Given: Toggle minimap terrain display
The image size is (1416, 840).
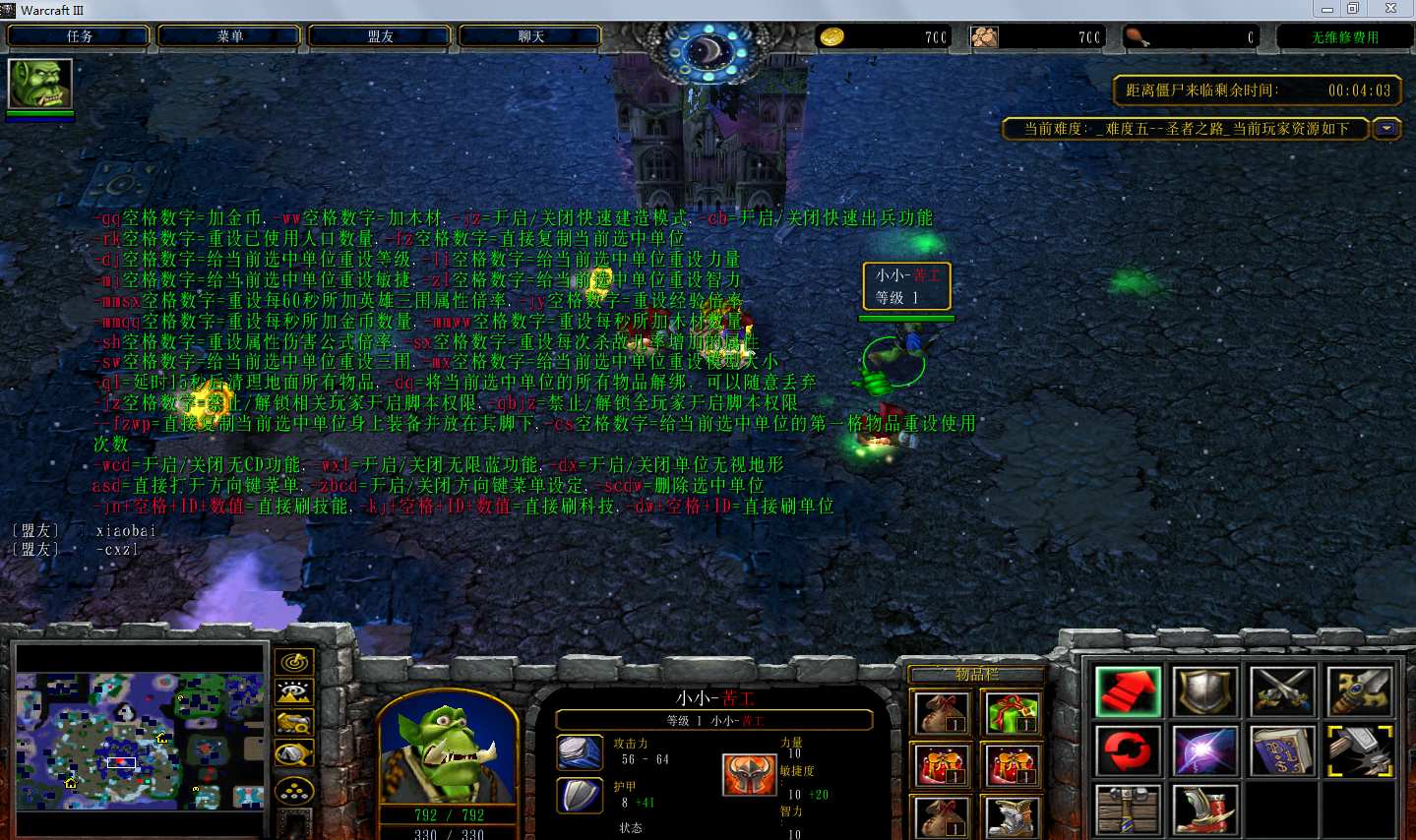Looking at the screenshot, I should pos(294,692).
